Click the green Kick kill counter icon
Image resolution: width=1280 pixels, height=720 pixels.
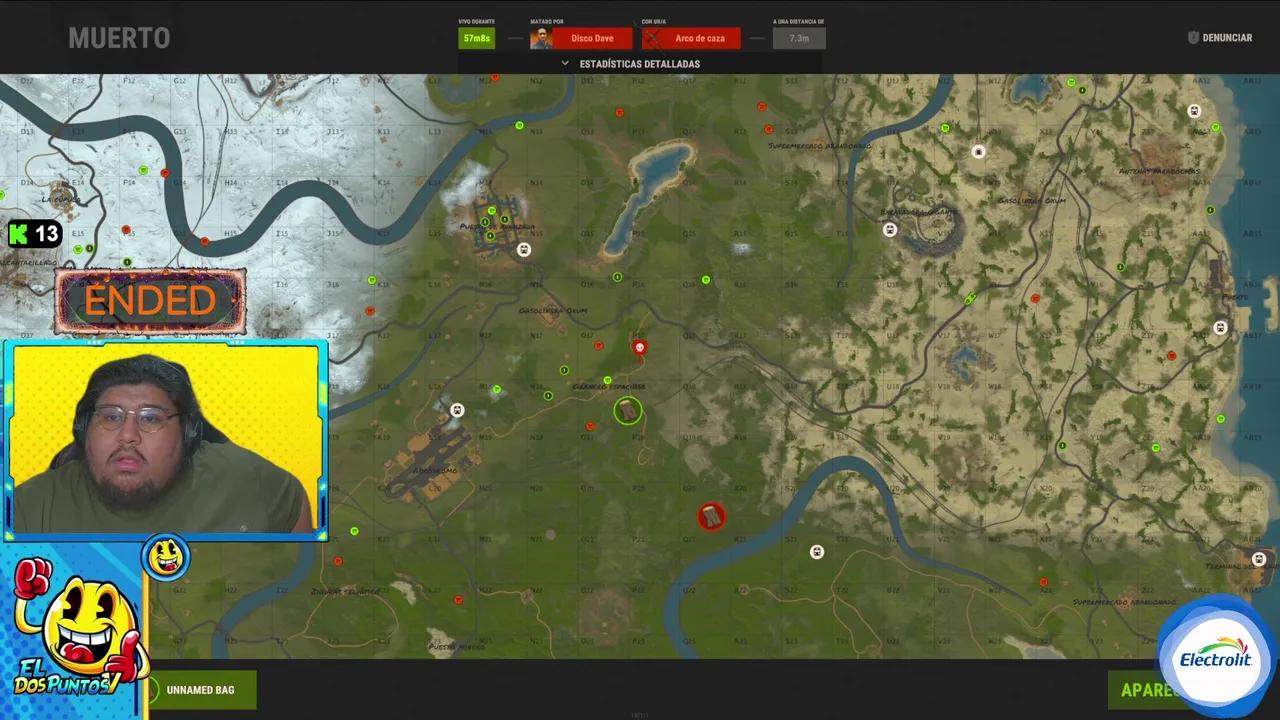coord(18,234)
